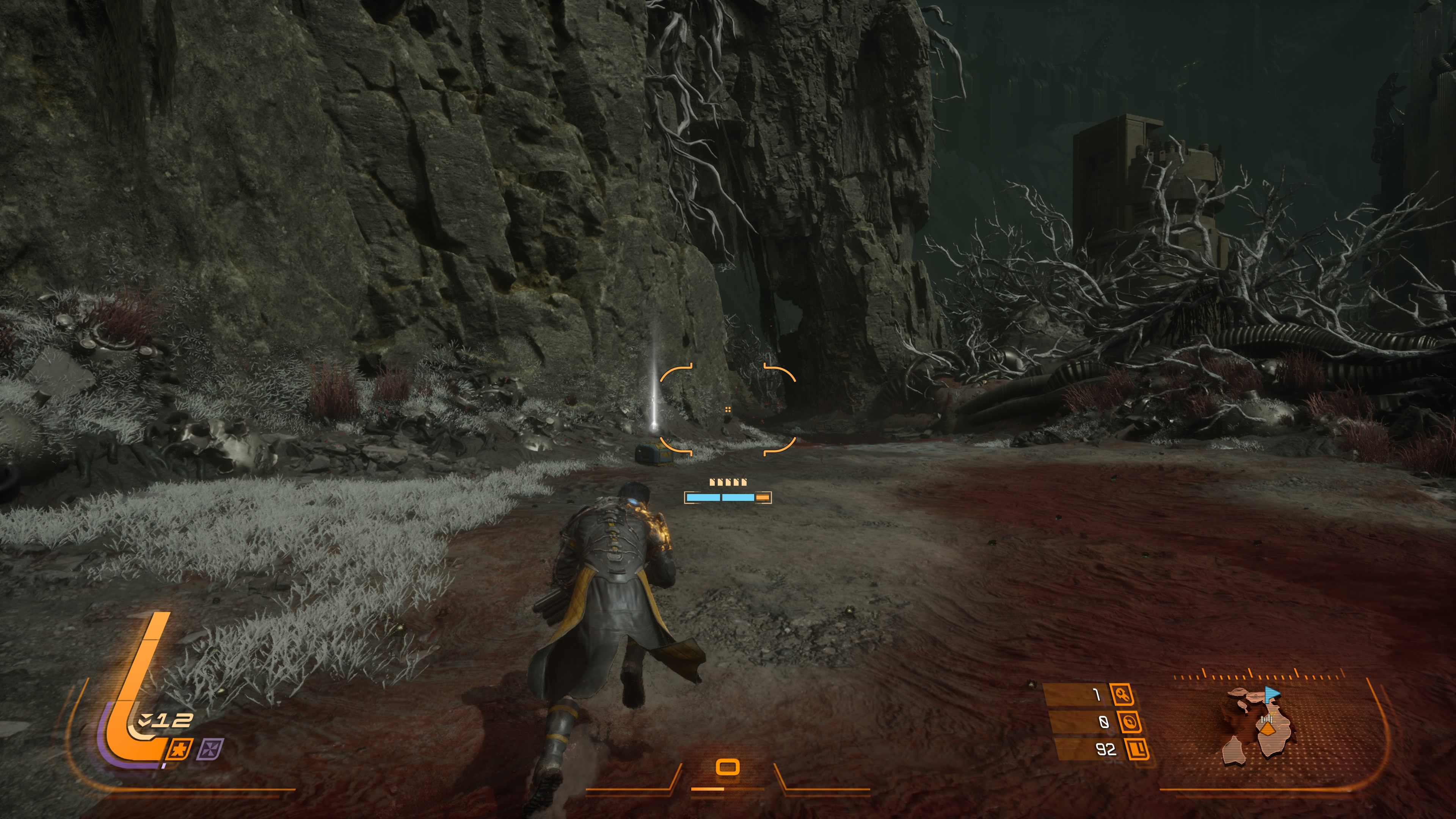Click the blue flag marker on the minimap
Screen dimensions: 1456x819
pyautogui.click(x=1272, y=693)
